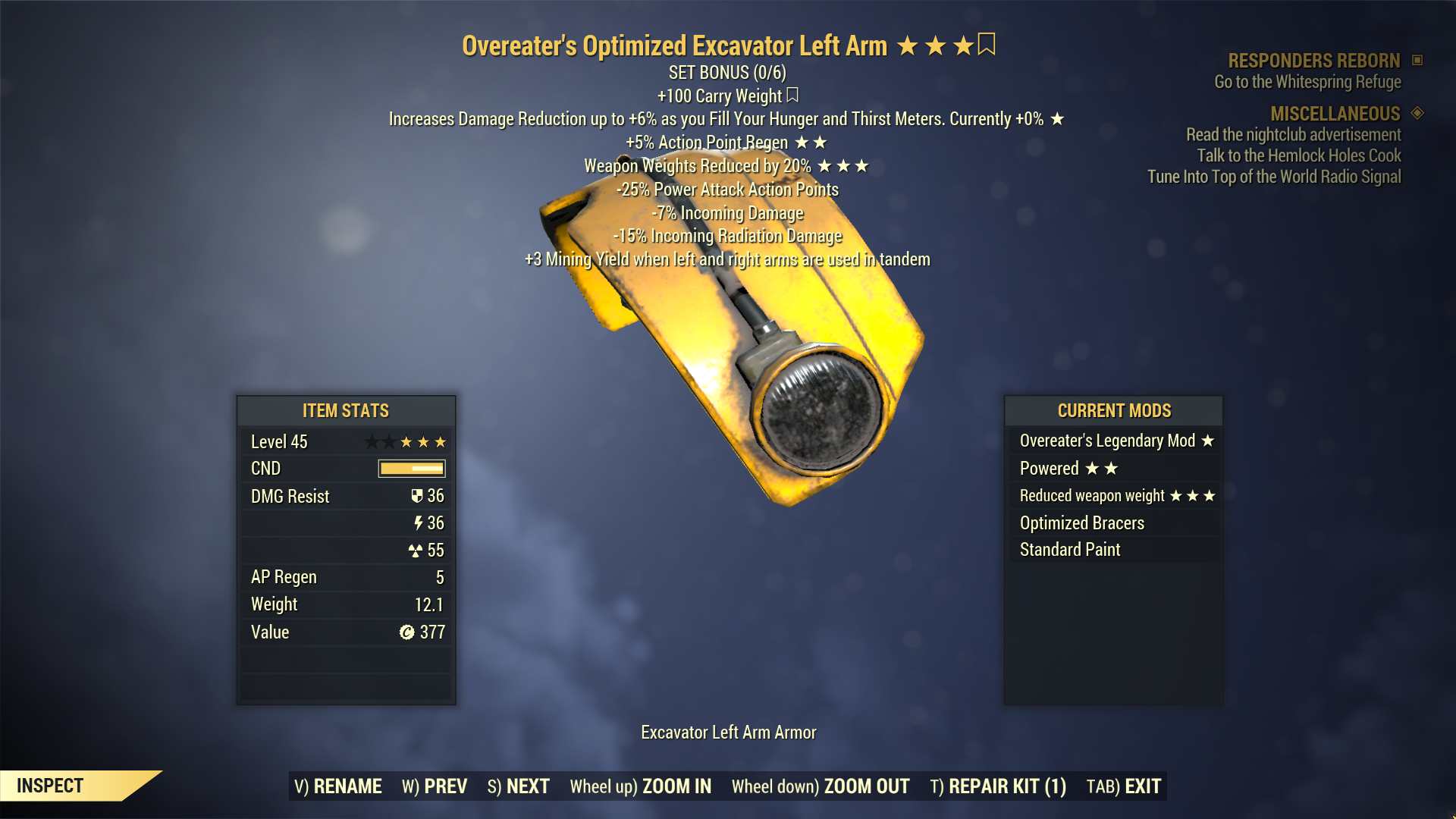Select Zoom Out on the bottom bar
The image size is (1456, 819).
pos(821,786)
